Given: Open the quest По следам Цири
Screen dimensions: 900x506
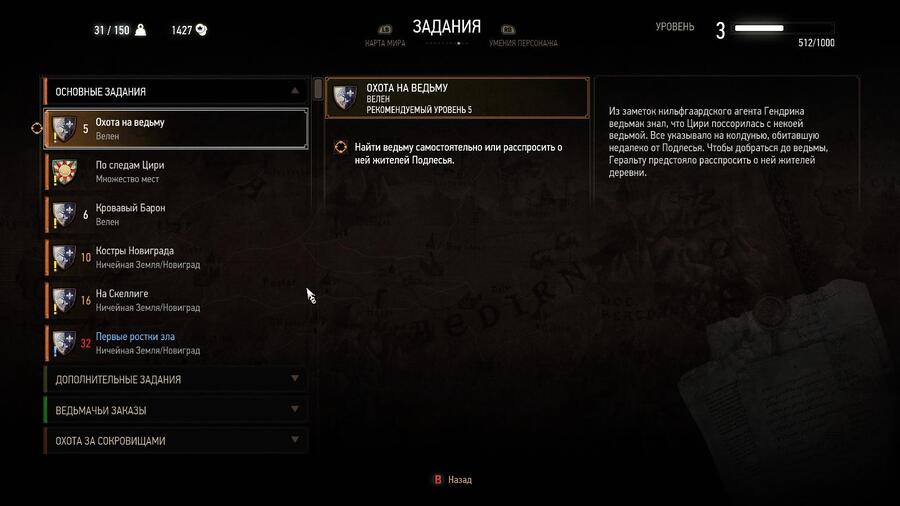Looking at the screenshot, I should tap(175, 171).
